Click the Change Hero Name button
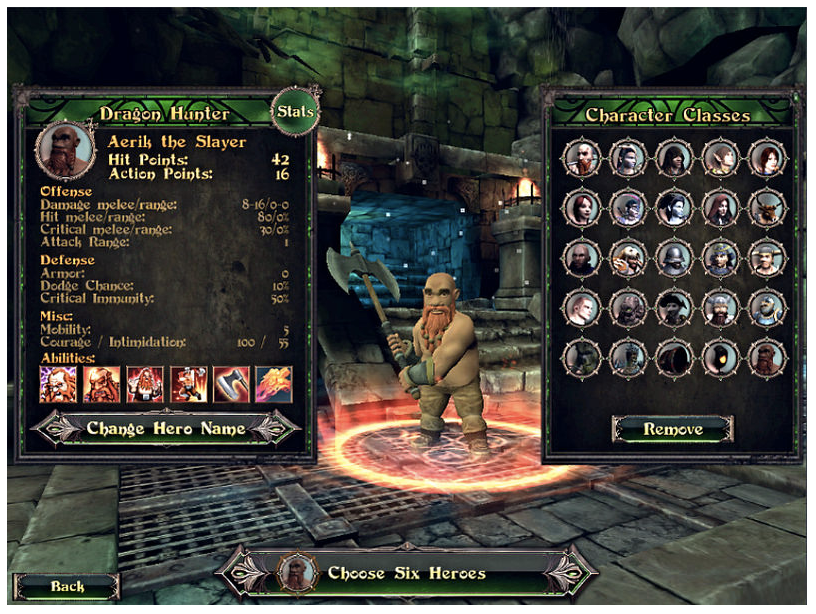The height and width of the screenshot is (614, 816). pos(166,428)
